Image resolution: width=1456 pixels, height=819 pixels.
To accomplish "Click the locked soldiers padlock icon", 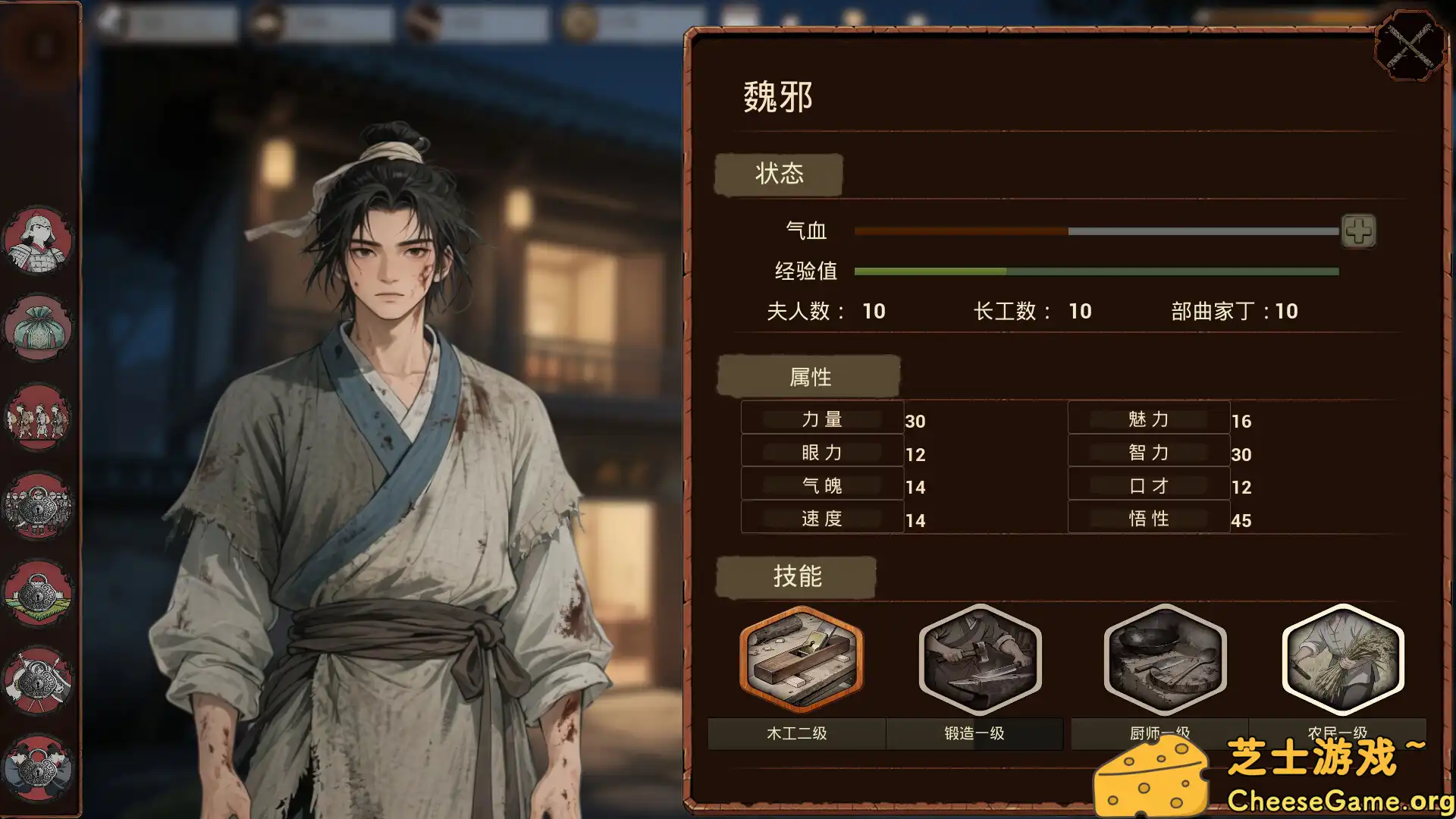I will tap(39, 507).
